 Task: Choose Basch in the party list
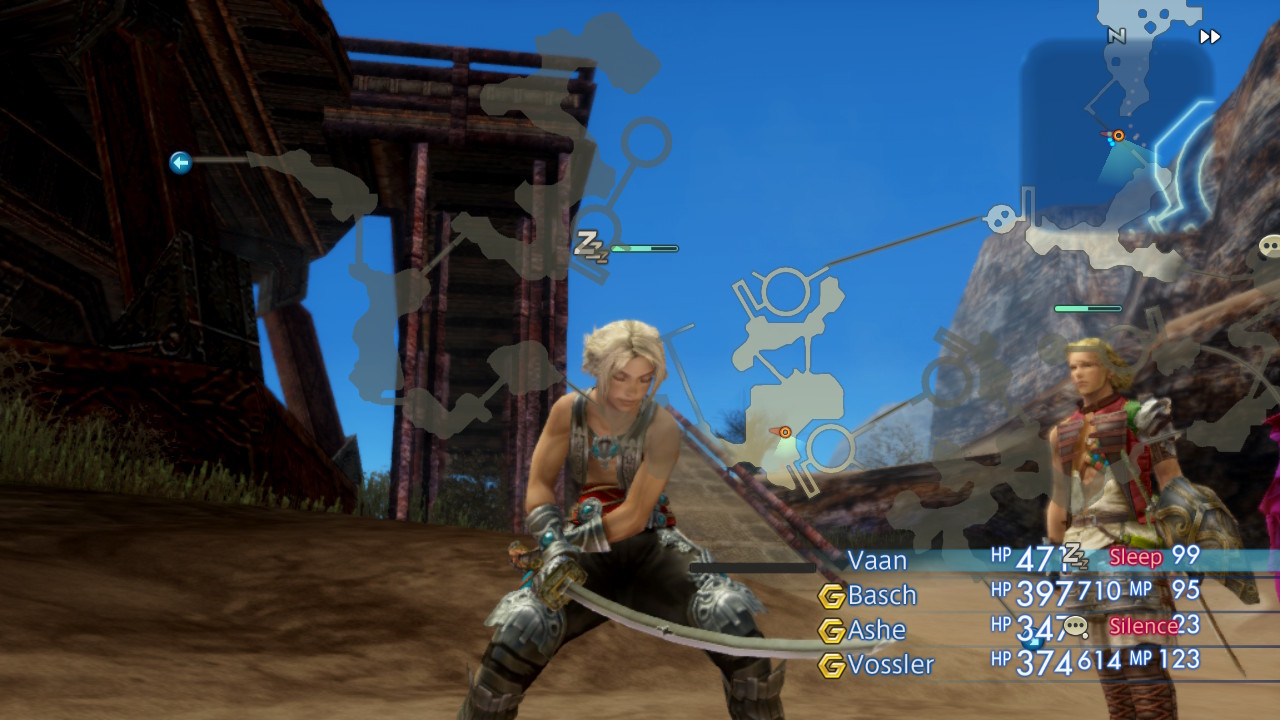882,595
